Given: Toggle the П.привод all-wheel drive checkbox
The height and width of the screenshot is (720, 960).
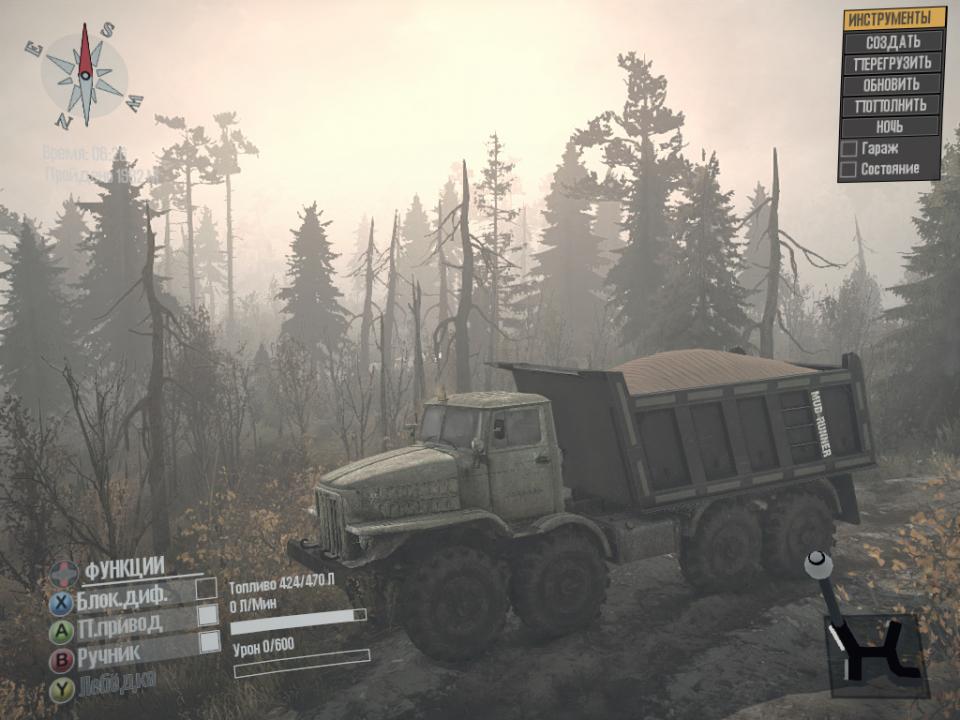Looking at the screenshot, I should pos(208,615).
